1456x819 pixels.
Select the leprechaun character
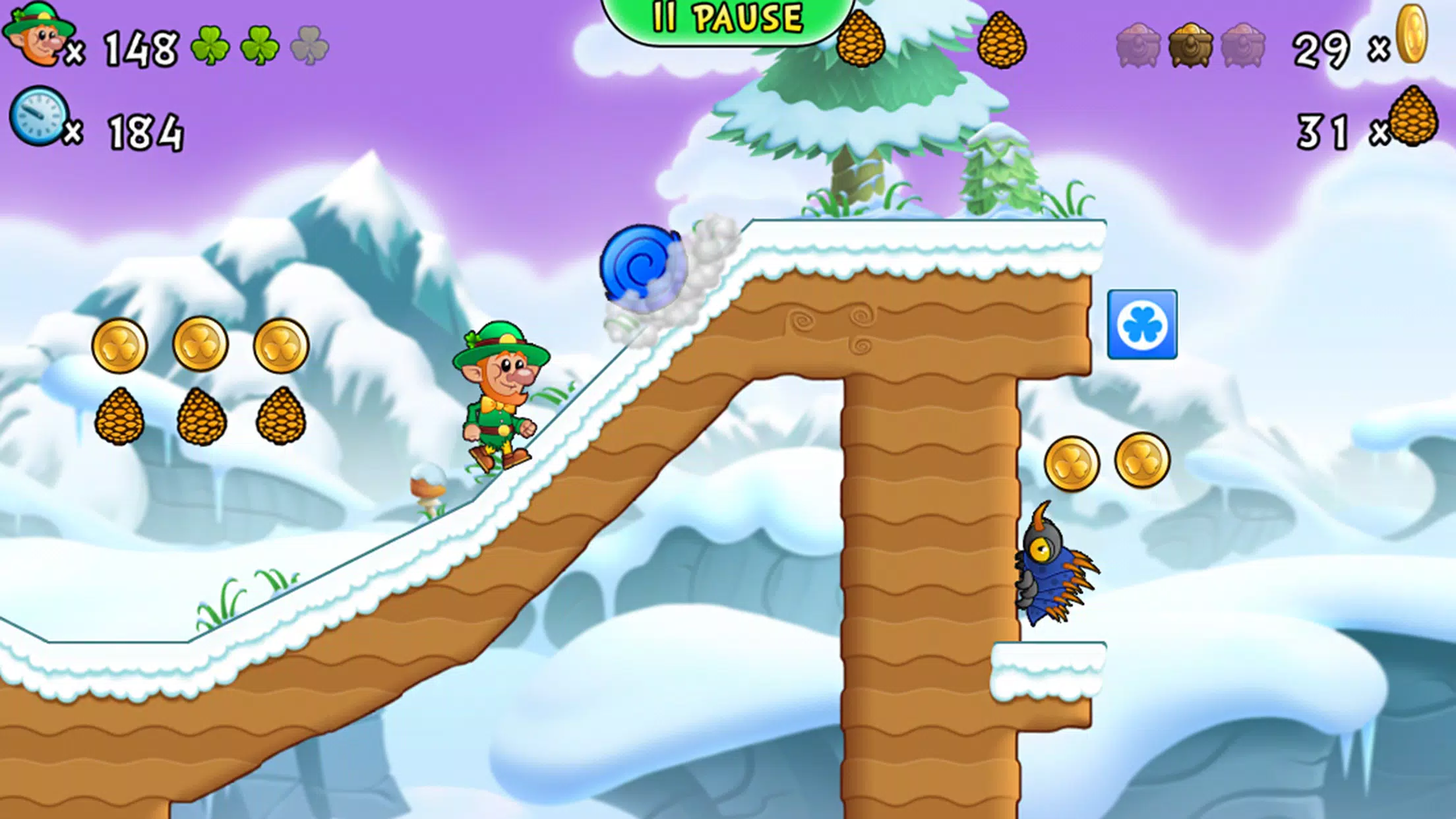click(501, 396)
